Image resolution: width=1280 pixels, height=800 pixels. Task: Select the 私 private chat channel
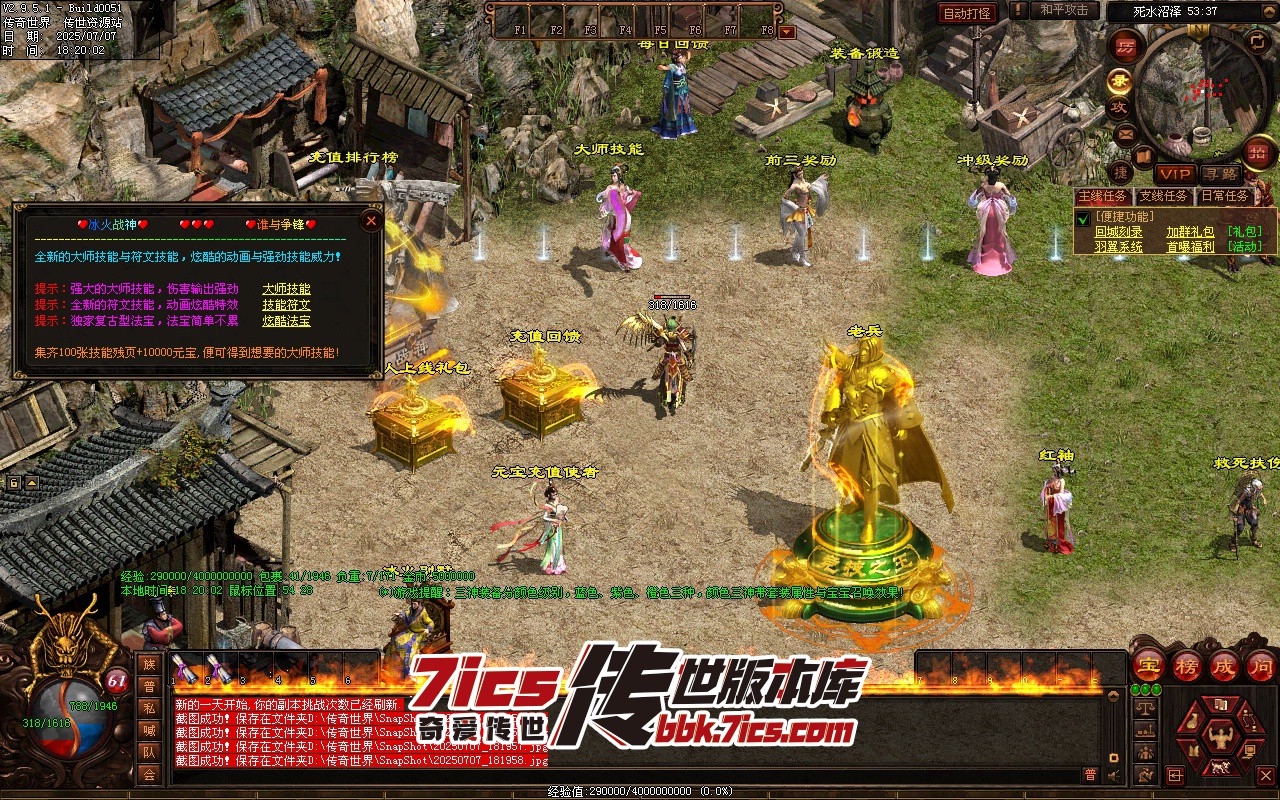149,708
